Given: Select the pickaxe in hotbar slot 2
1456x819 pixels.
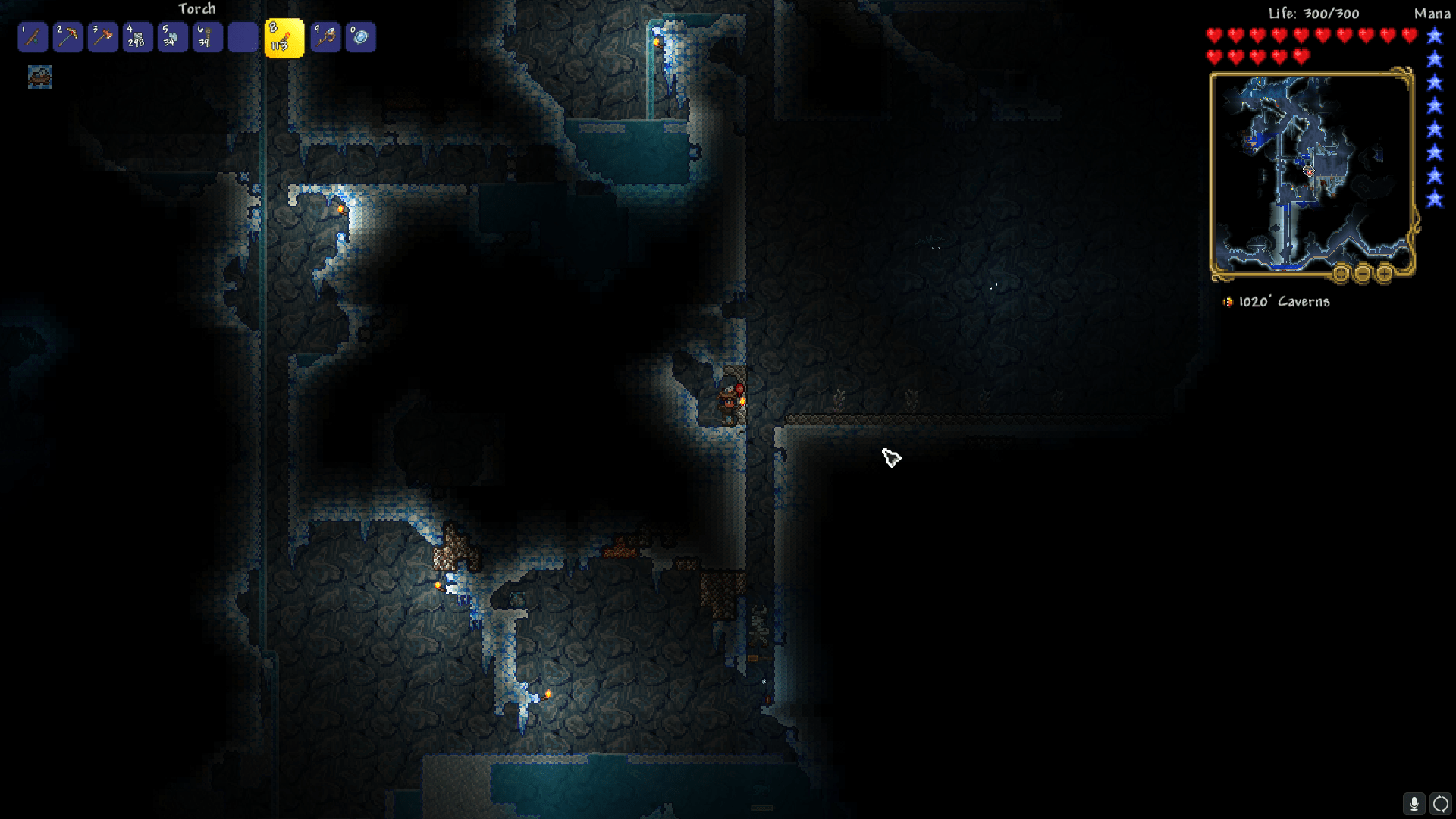Looking at the screenshot, I should pyautogui.click(x=67, y=36).
